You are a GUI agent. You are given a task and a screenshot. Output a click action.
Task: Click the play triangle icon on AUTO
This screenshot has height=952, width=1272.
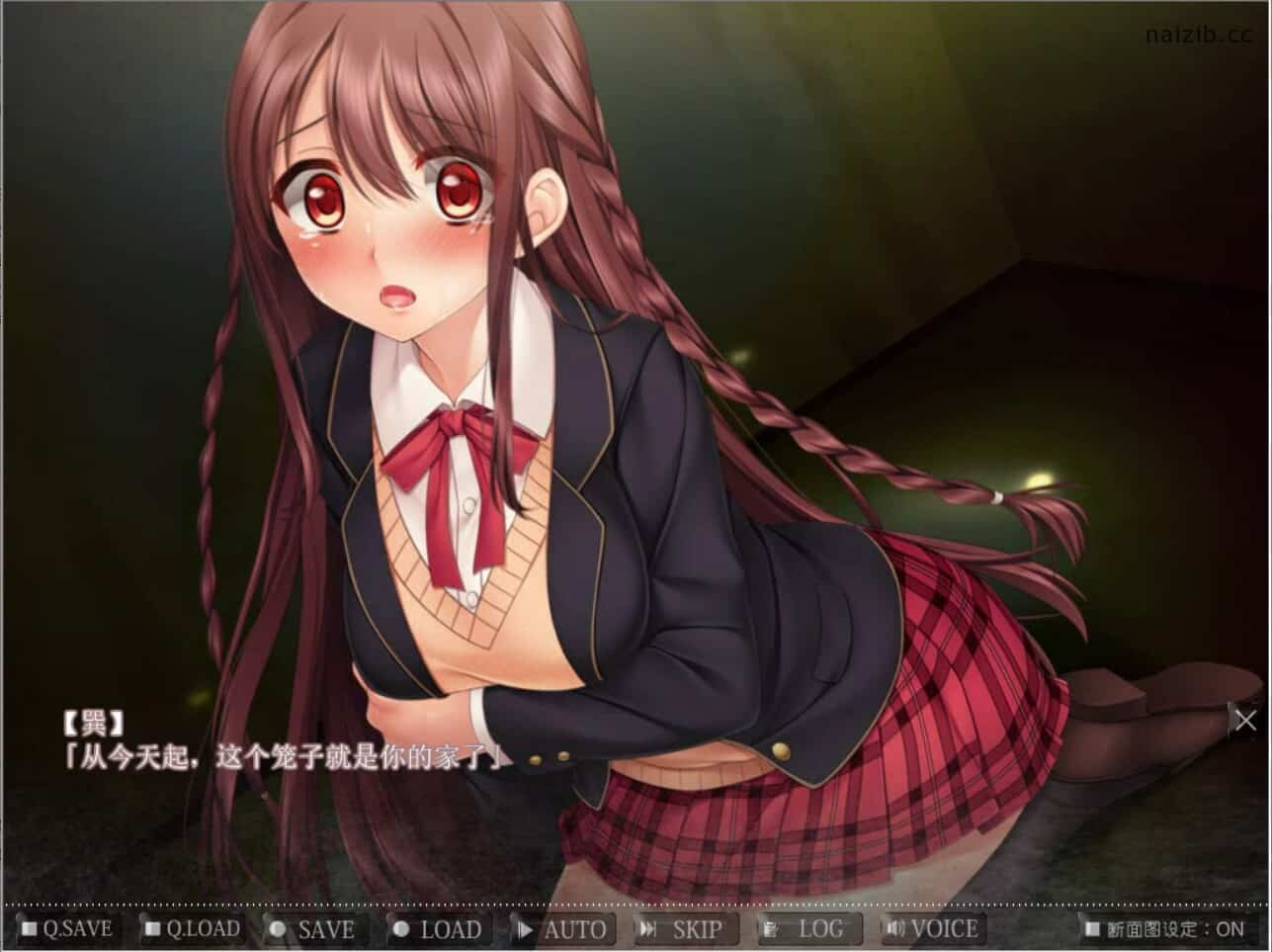click(x=526, y=929)
